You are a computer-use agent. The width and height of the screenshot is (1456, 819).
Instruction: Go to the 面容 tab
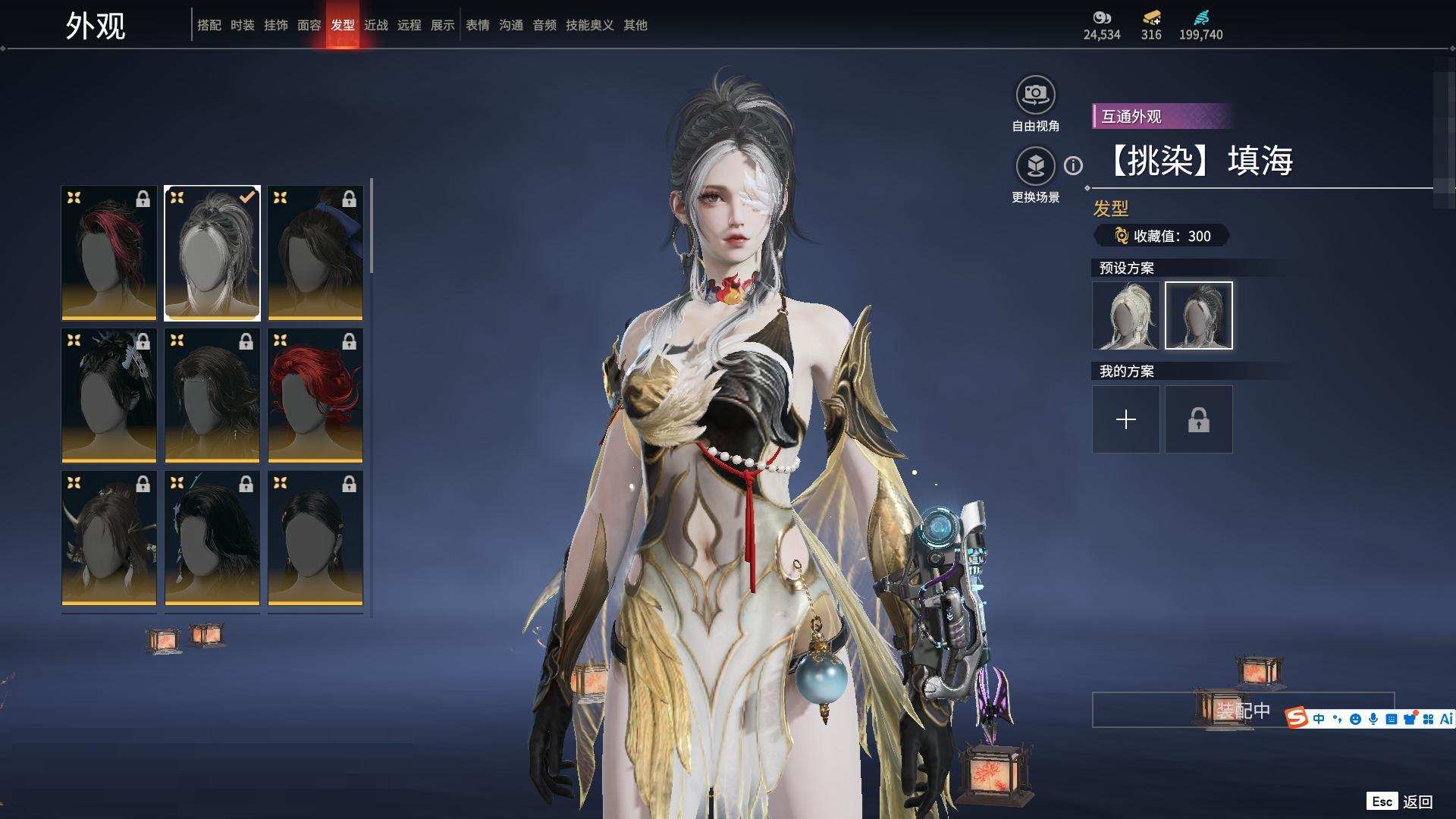click(309, 25)
